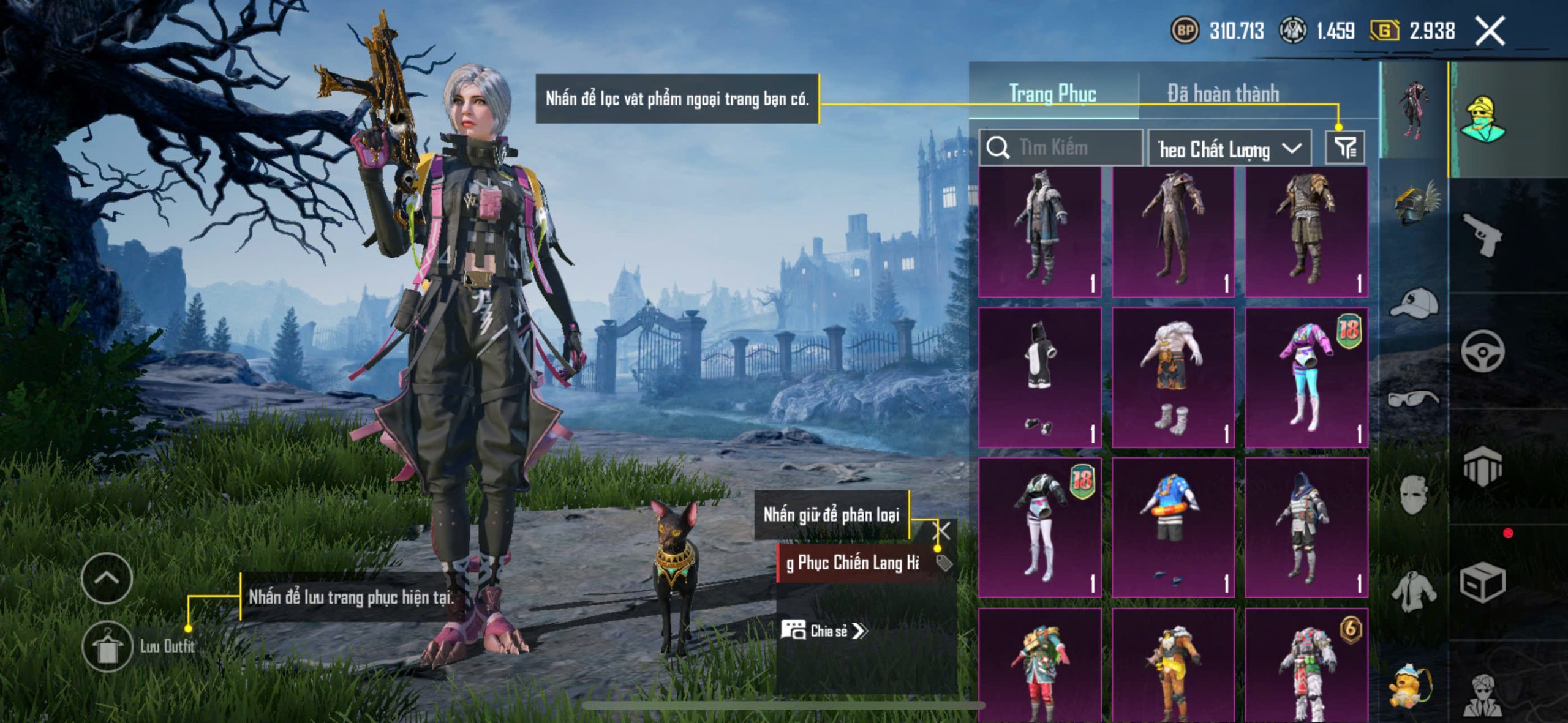This screenshot has height=723, width=1568.
Task: Save the current look with Lưu Outfit
Action: pyautogui.click(x=108, y=646)
